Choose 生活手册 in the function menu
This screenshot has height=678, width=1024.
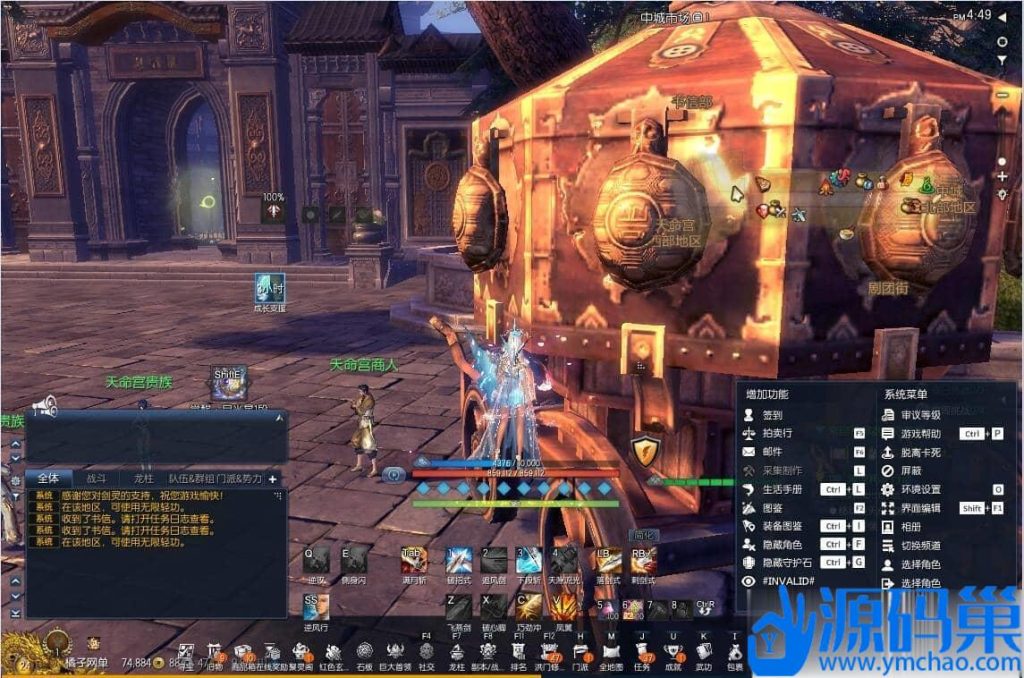pyautogui.click(x=781, y=489)
